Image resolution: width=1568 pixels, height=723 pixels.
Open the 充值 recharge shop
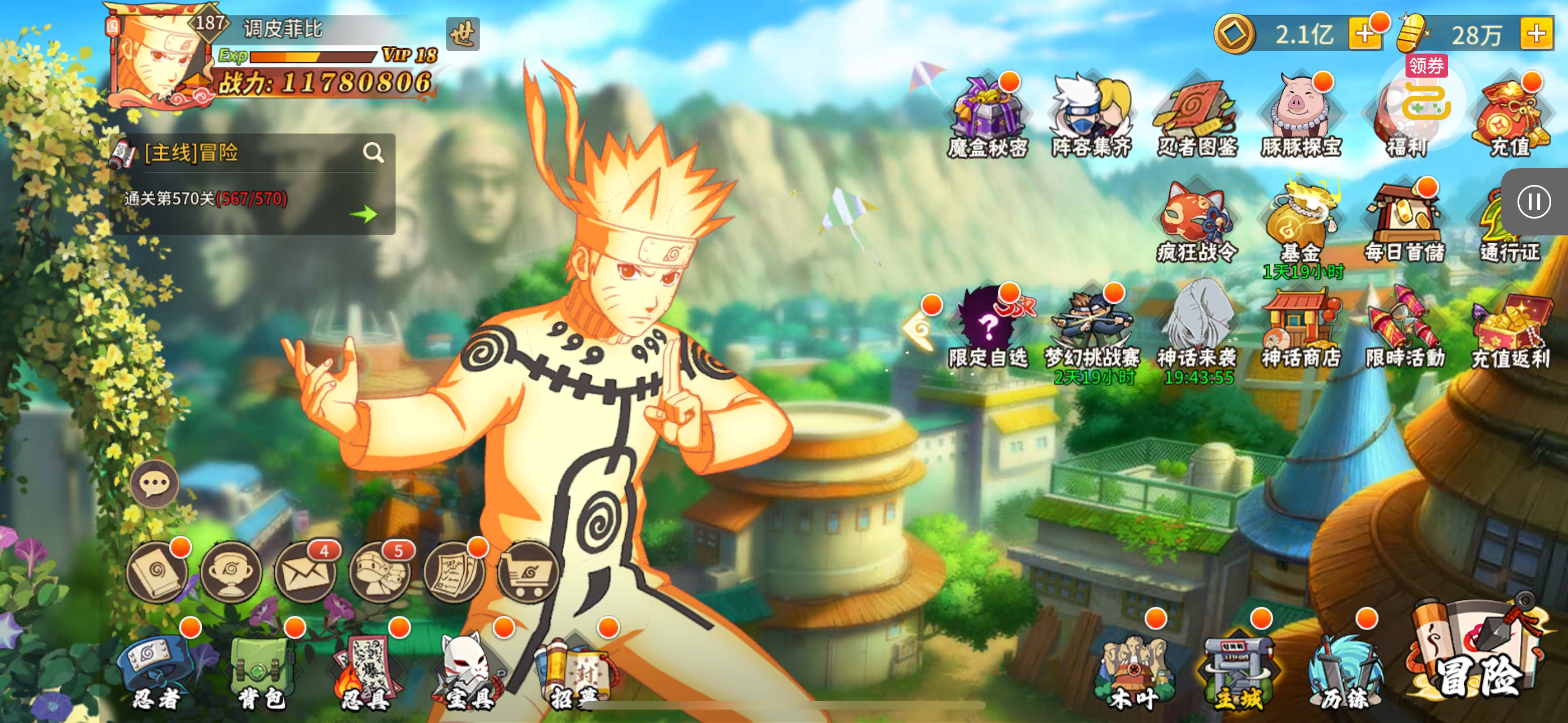[x=1511, y=117]
